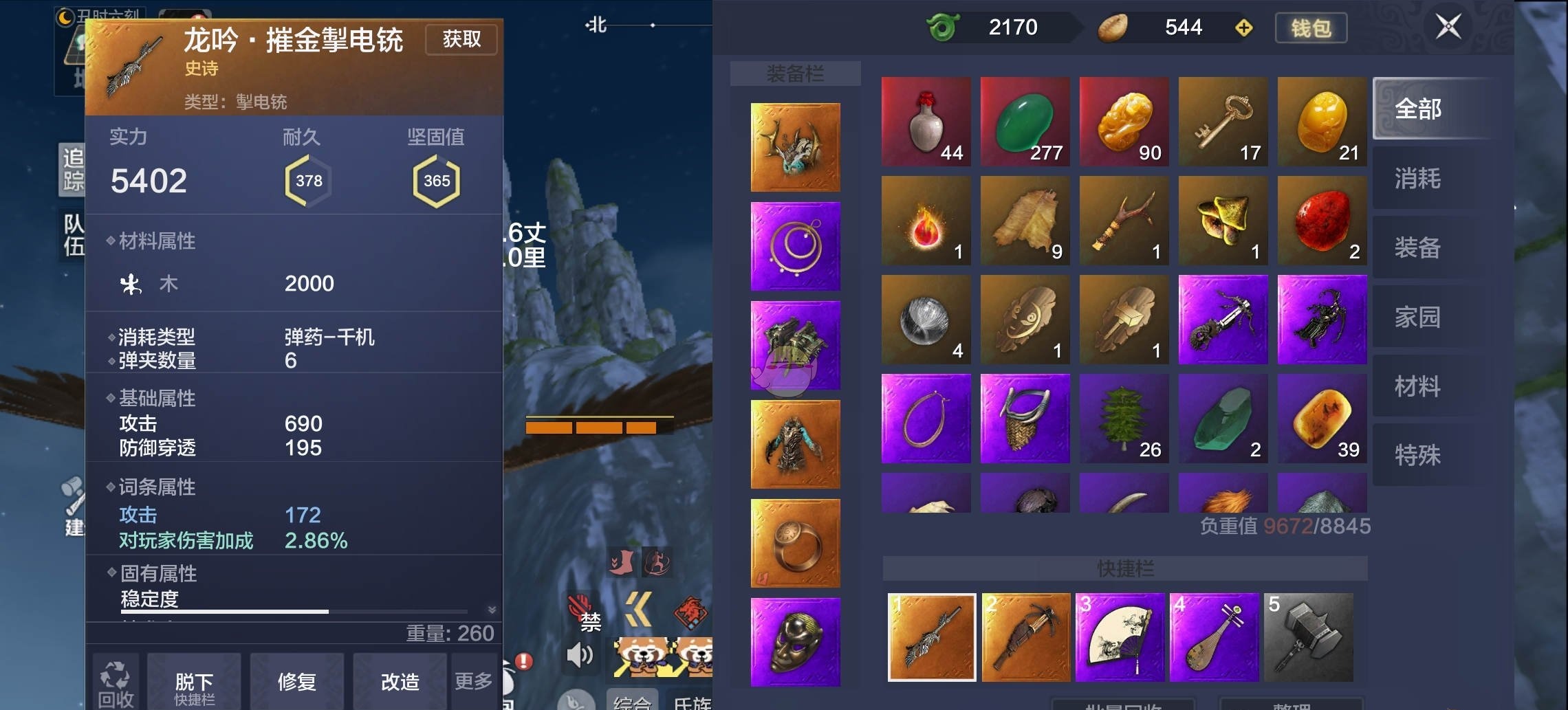Select the pipa in quickbar slot 4
The height and width of the screenshot is (710, 1568).
pyautogui.click(x=1217, y=637)
